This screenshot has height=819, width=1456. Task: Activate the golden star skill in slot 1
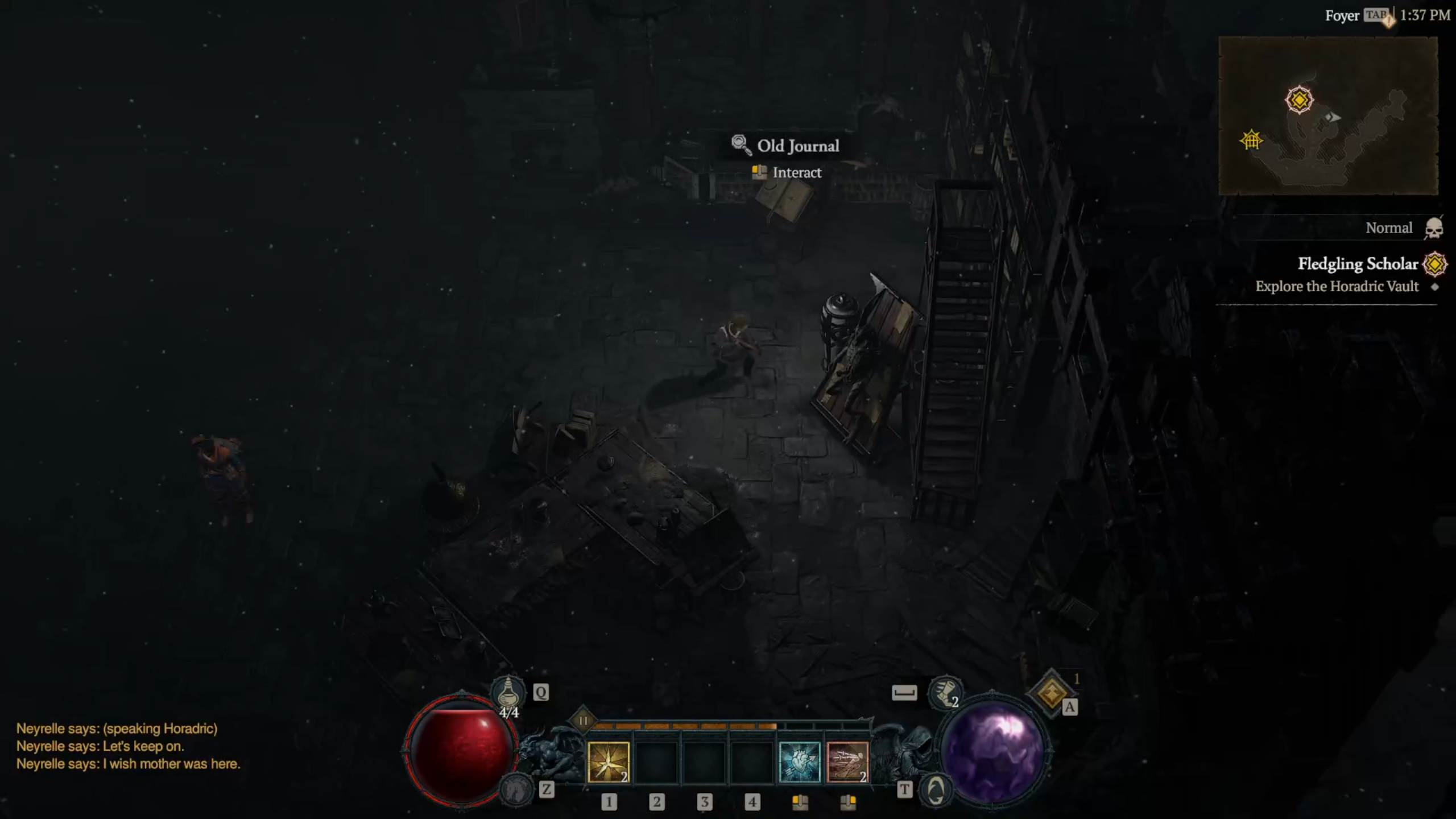[x=608, y=762]
